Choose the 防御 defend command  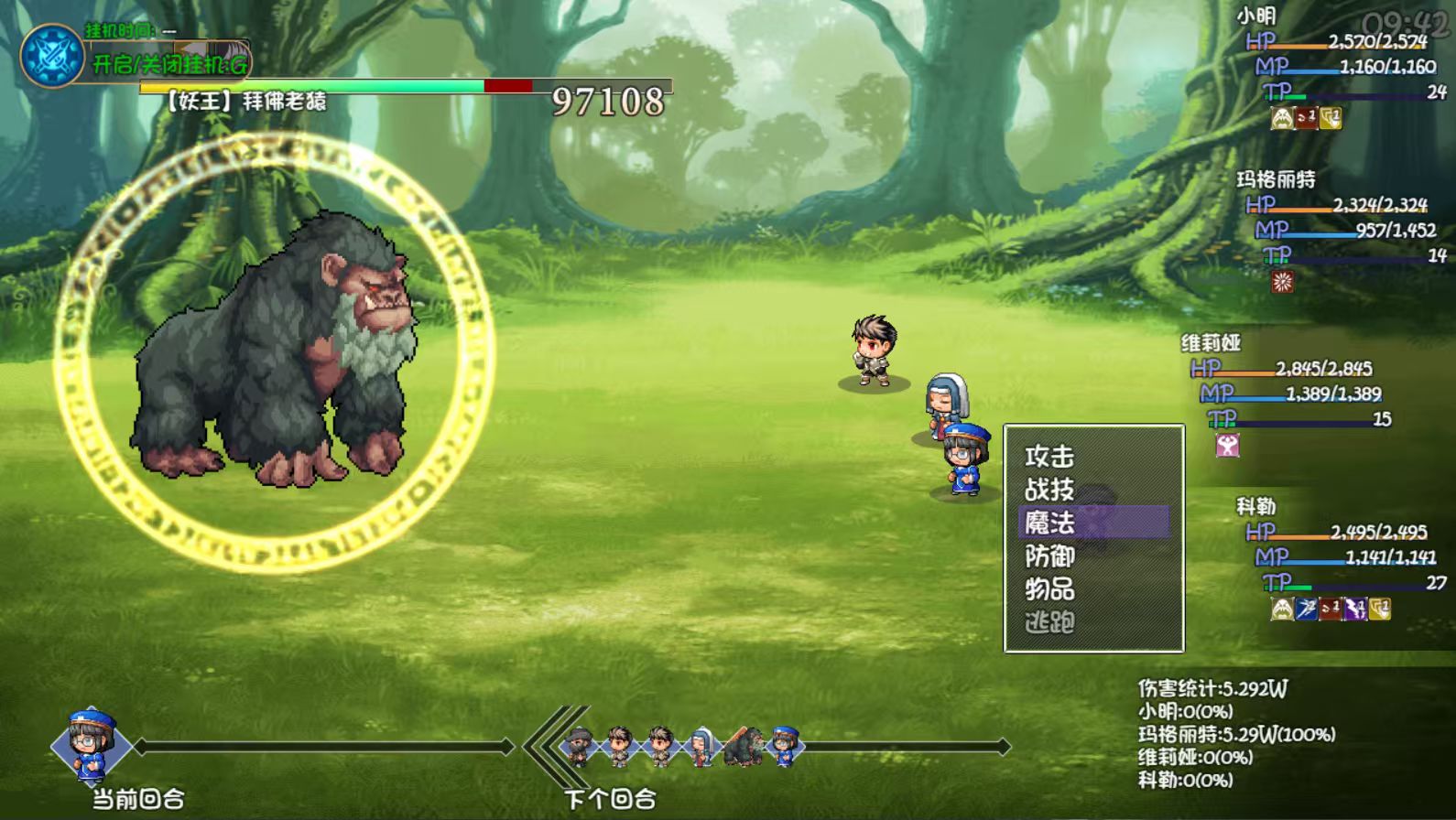coord(1049,556)
